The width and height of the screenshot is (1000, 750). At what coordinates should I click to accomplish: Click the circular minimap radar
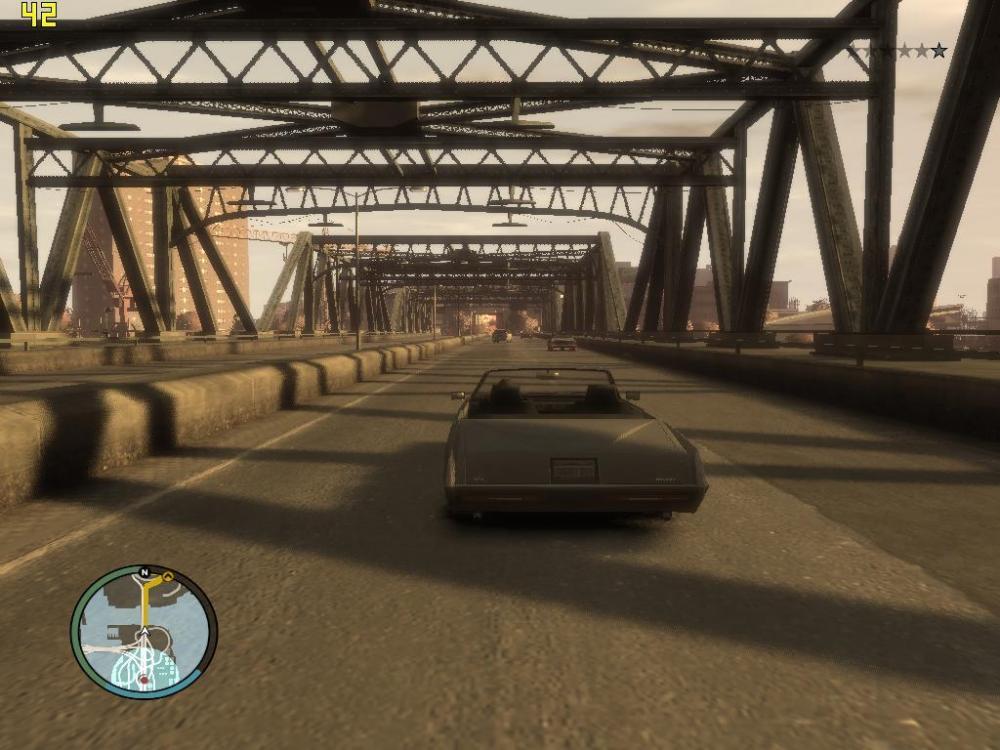click(144, 631)
